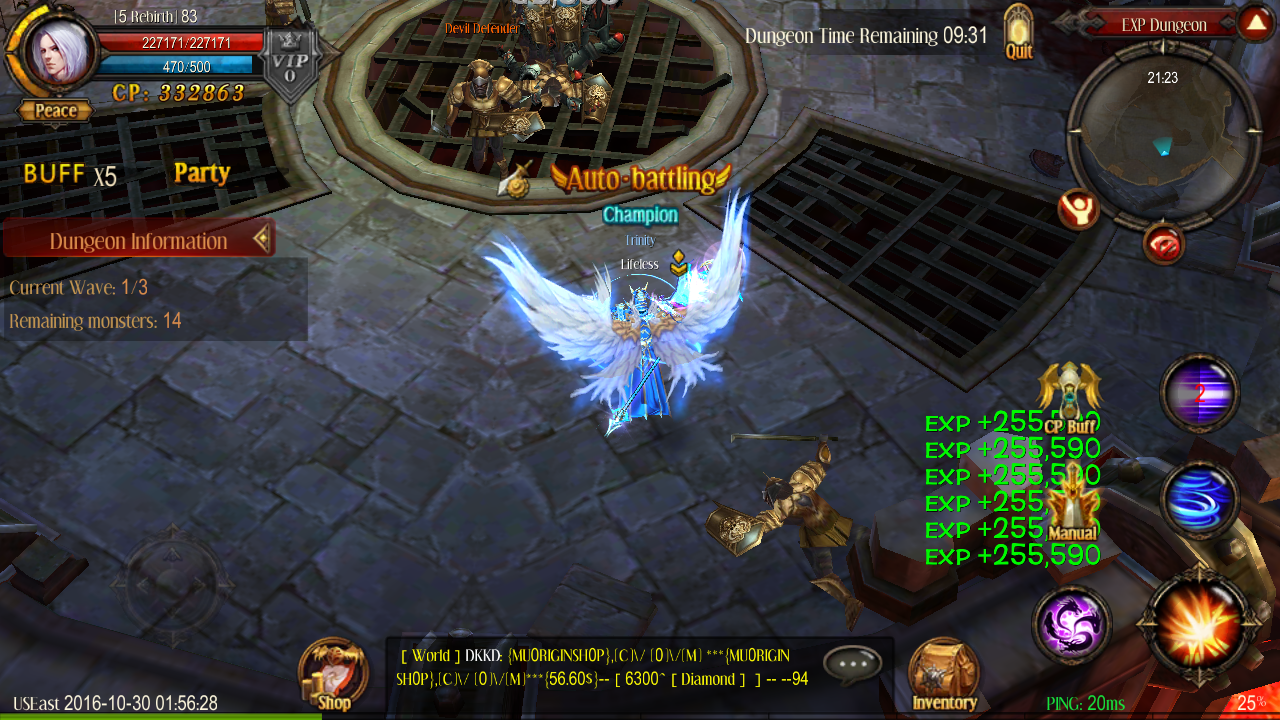Tap the Quit dungeon icon
1280x720 pixels.
1018,30
